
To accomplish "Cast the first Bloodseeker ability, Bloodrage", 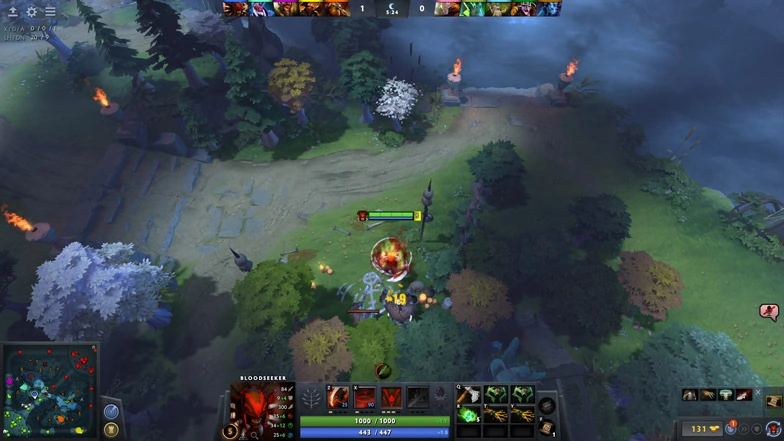I will point(339,397).
